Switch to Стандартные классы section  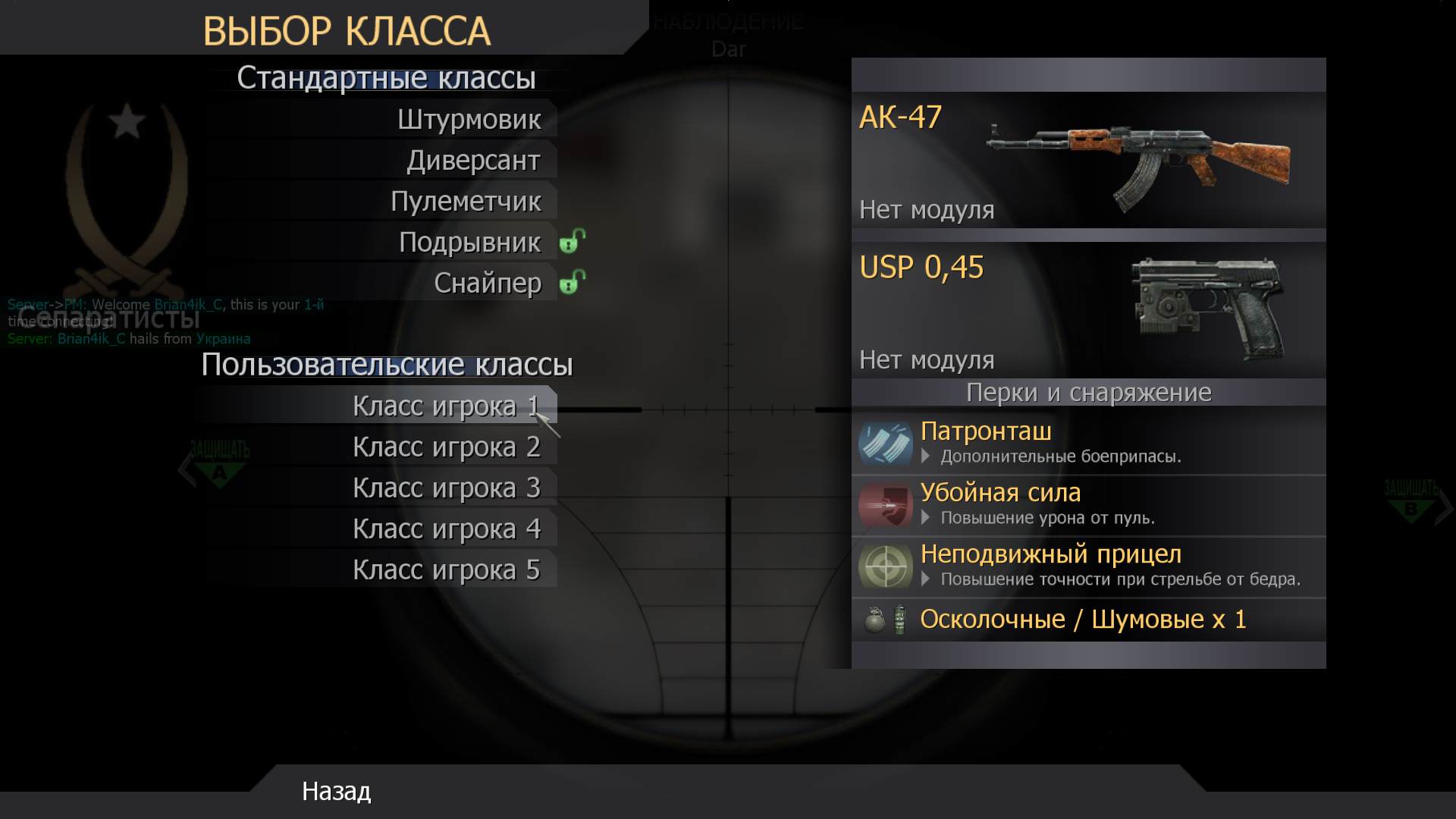[x=386, y=77]
